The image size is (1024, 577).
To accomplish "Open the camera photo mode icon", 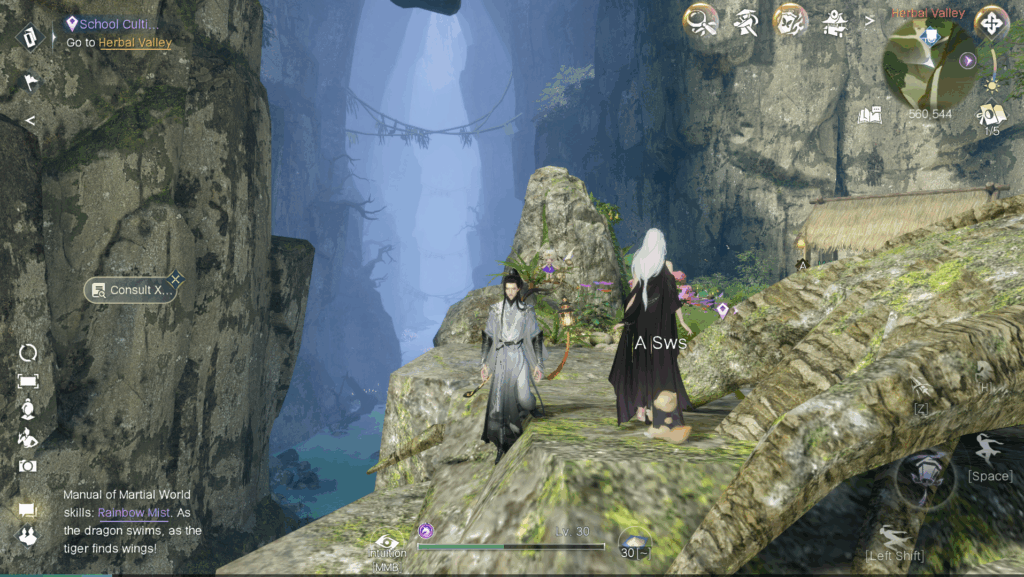I will (x=28, y=466).
